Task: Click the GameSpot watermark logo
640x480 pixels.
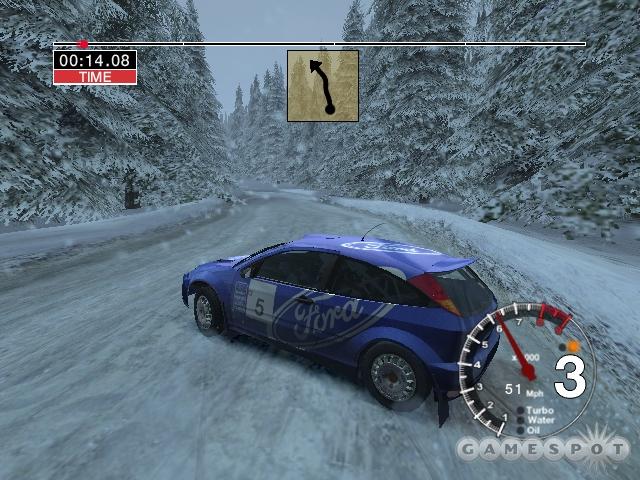Action: coord(543,447)
